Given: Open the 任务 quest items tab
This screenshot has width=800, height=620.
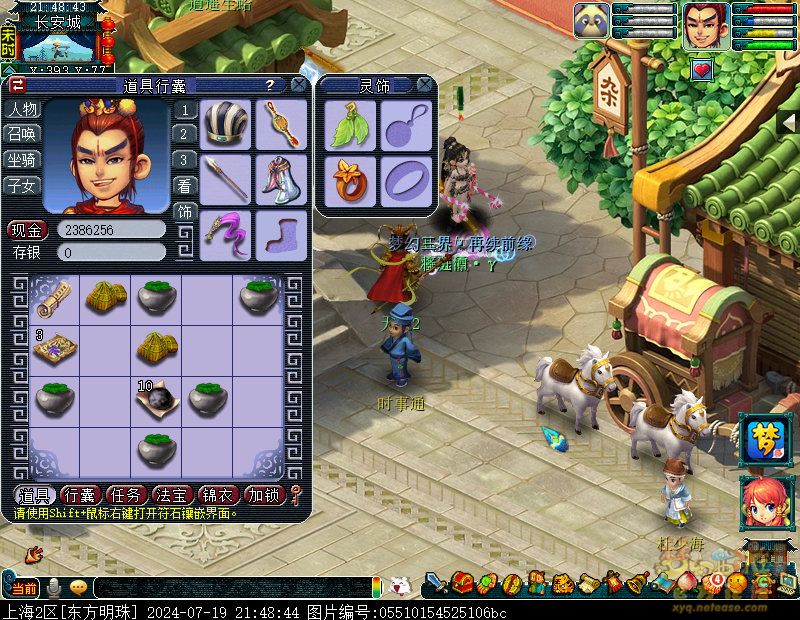Looking at the screenshot, I should point(125,494).
